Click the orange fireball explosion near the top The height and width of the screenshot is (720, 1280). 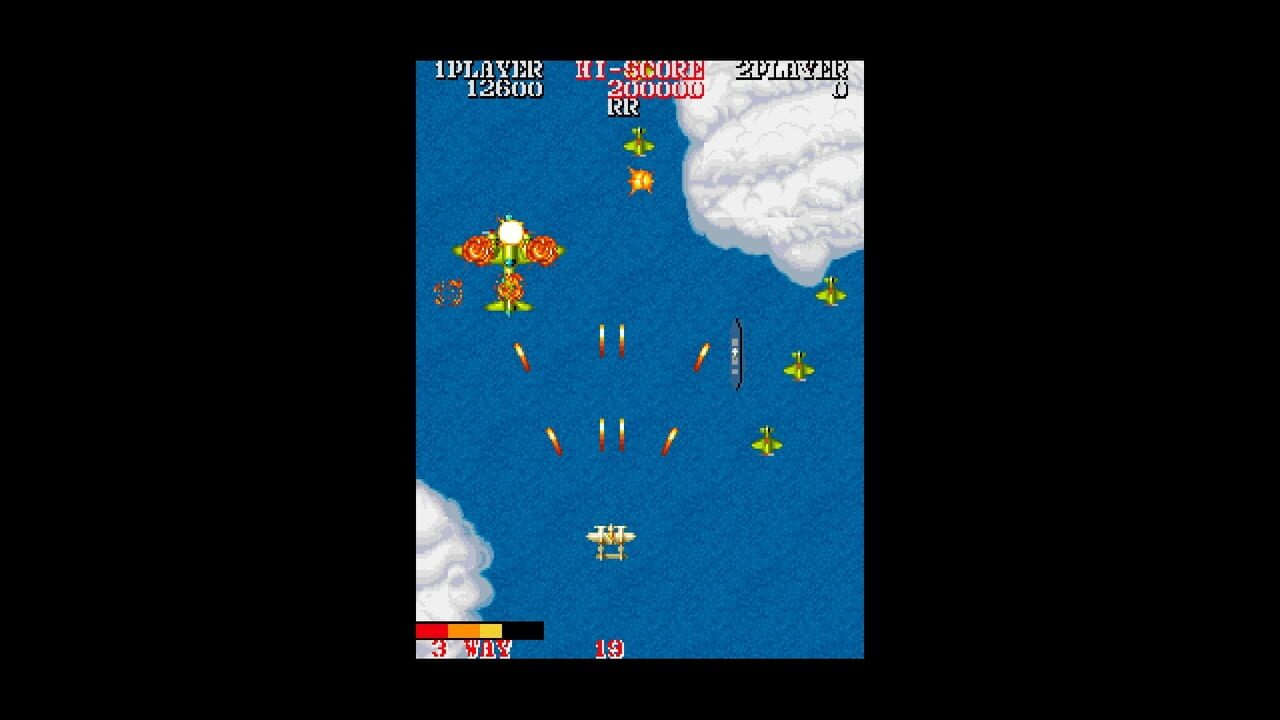(x=638, y=181)
